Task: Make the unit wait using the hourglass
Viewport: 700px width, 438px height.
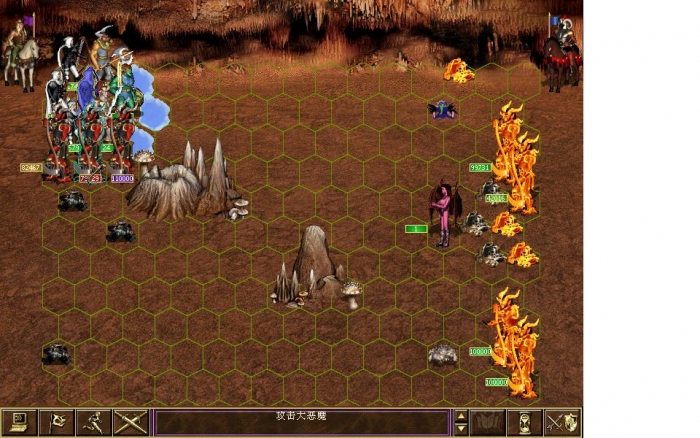Action: point(525,422)
